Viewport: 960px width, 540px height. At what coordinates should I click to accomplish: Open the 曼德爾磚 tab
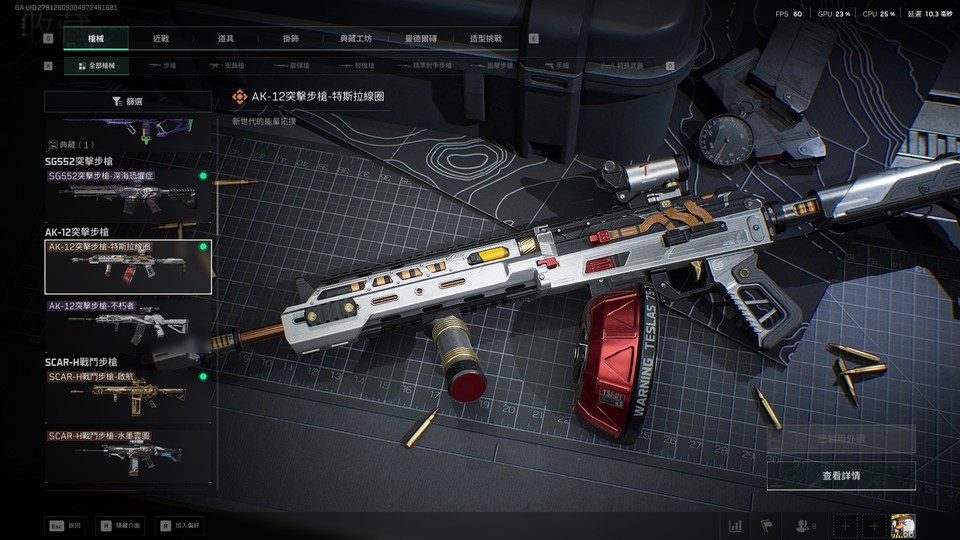tap(421, 39)
